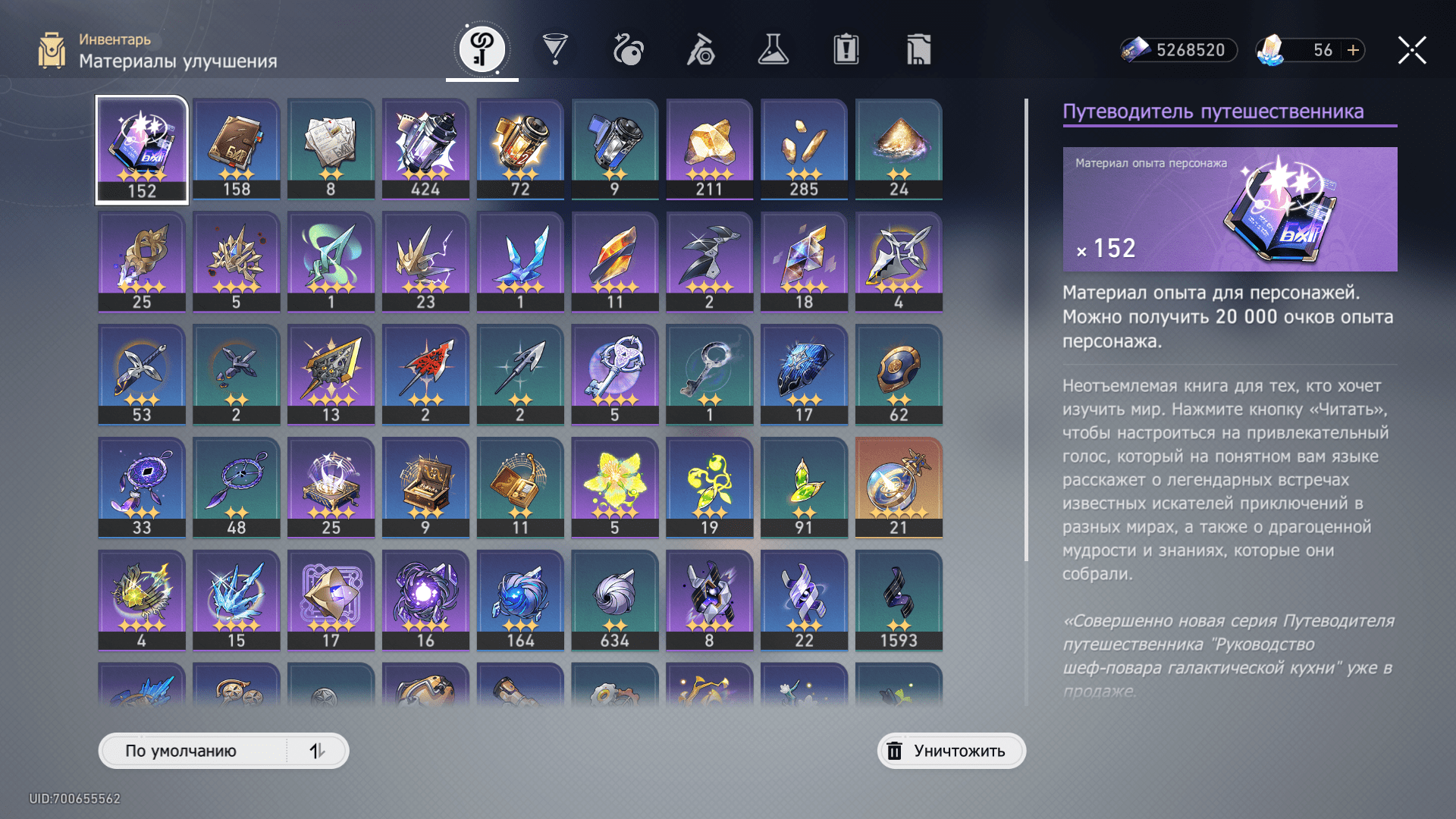This screenshot has width=1456, height=819.
Task: Click the Уничтожить (destroy) button
Action: click(951, 751)
